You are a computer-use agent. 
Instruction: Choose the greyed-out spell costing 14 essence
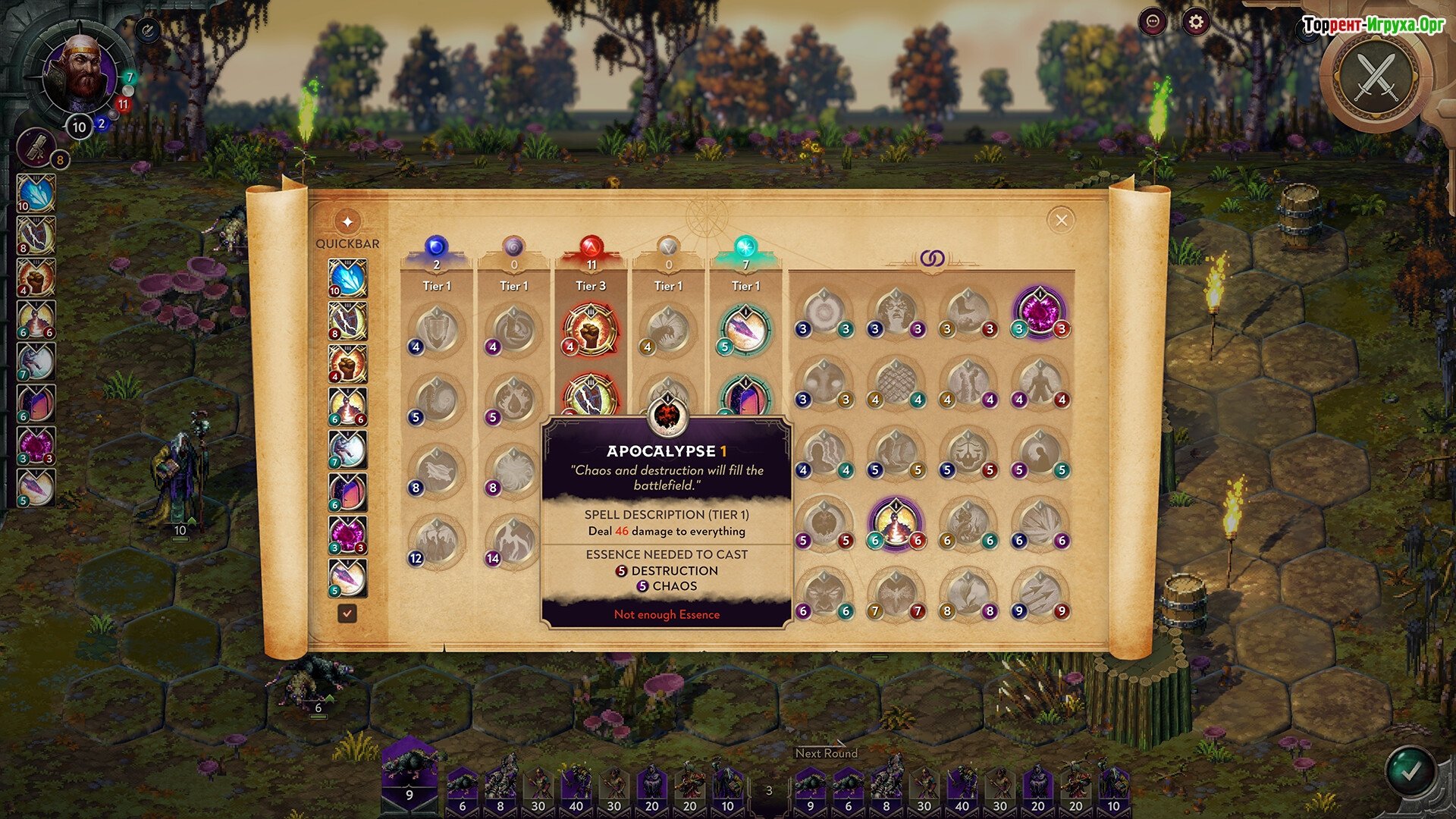click(513, 541)
